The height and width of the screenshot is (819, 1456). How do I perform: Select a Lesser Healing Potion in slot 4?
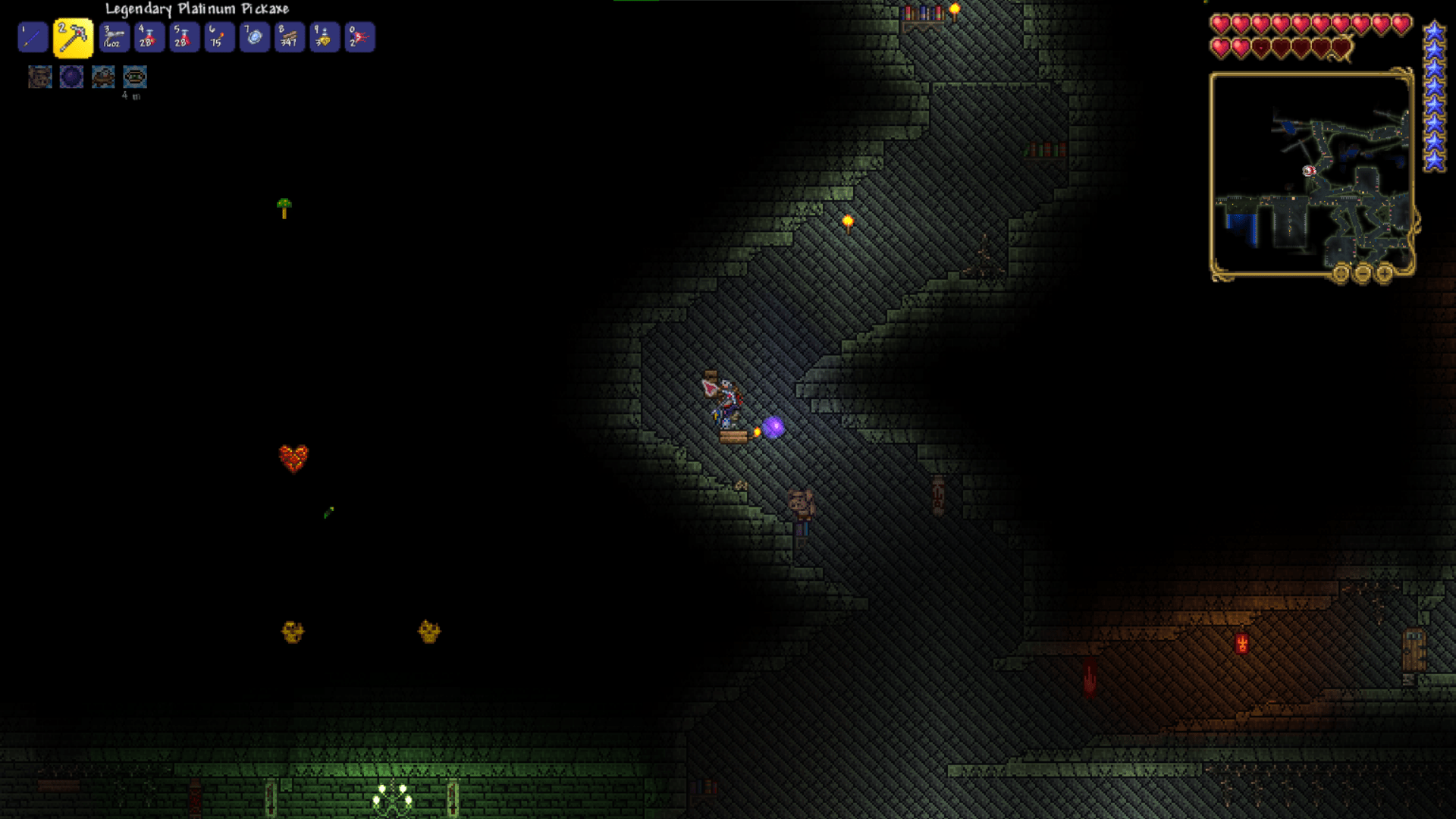pyautogui.click(x=149, y=37)
